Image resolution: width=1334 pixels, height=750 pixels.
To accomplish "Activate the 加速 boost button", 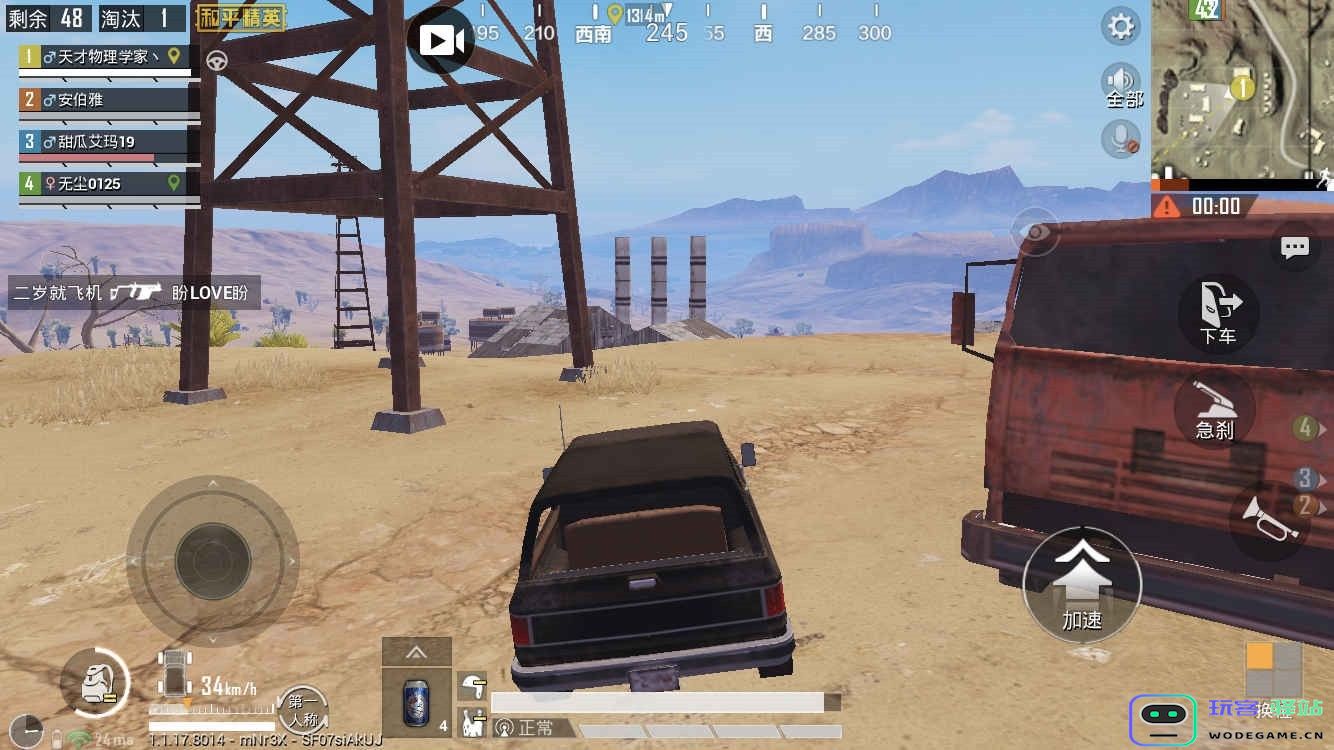I will [x=1082, y=585].
